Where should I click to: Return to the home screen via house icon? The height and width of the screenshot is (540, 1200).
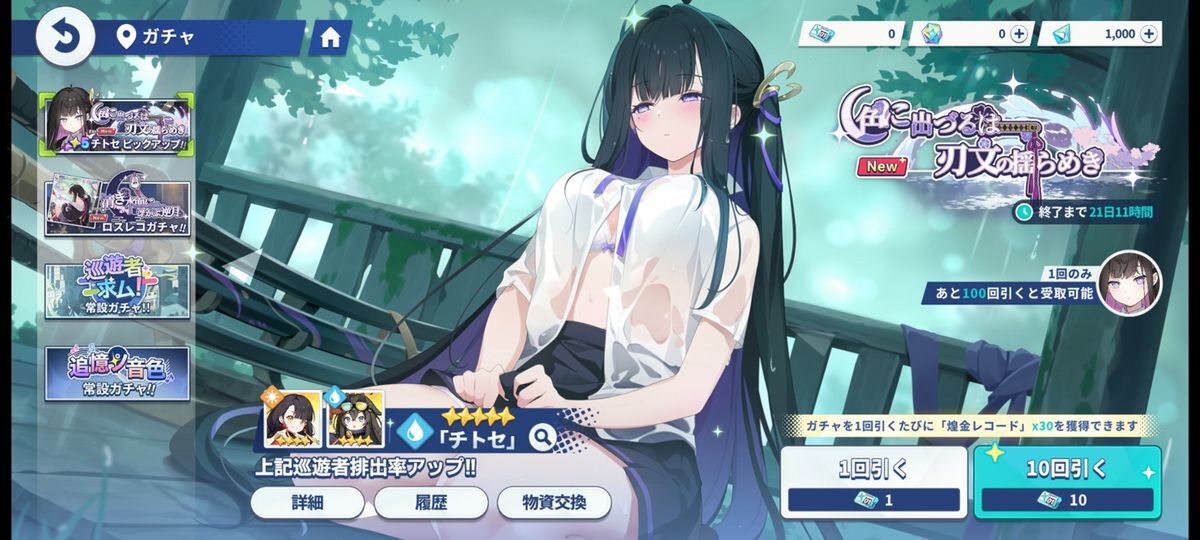click(x=330, y=38)
